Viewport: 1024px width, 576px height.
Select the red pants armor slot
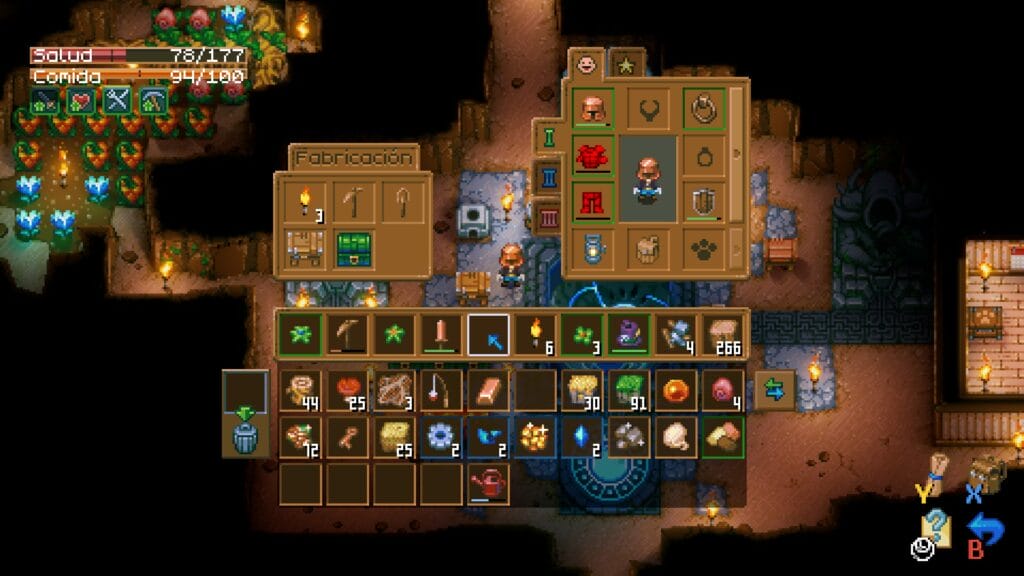593,202
